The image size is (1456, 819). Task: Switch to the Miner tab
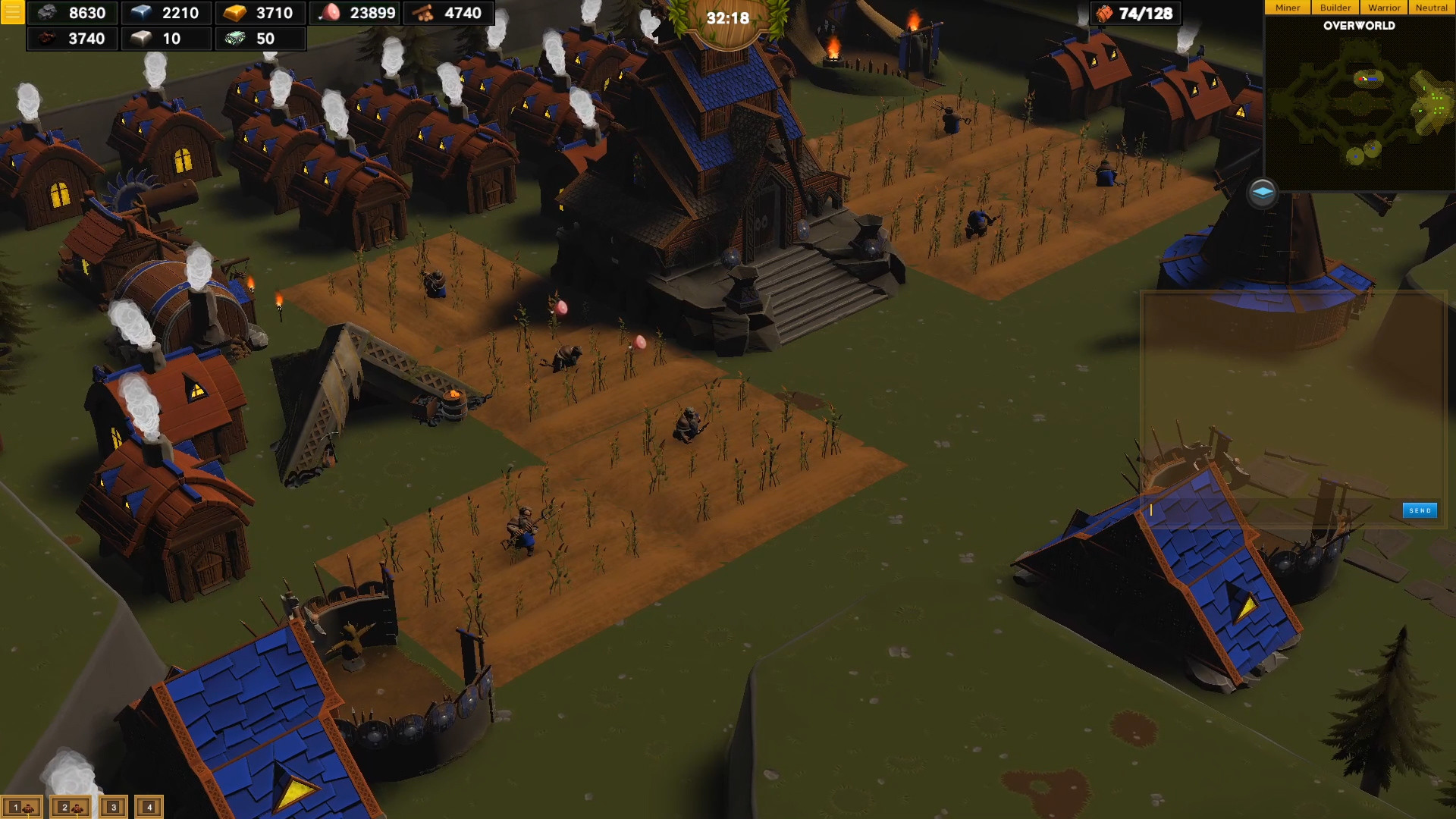tap(1287, 8)
